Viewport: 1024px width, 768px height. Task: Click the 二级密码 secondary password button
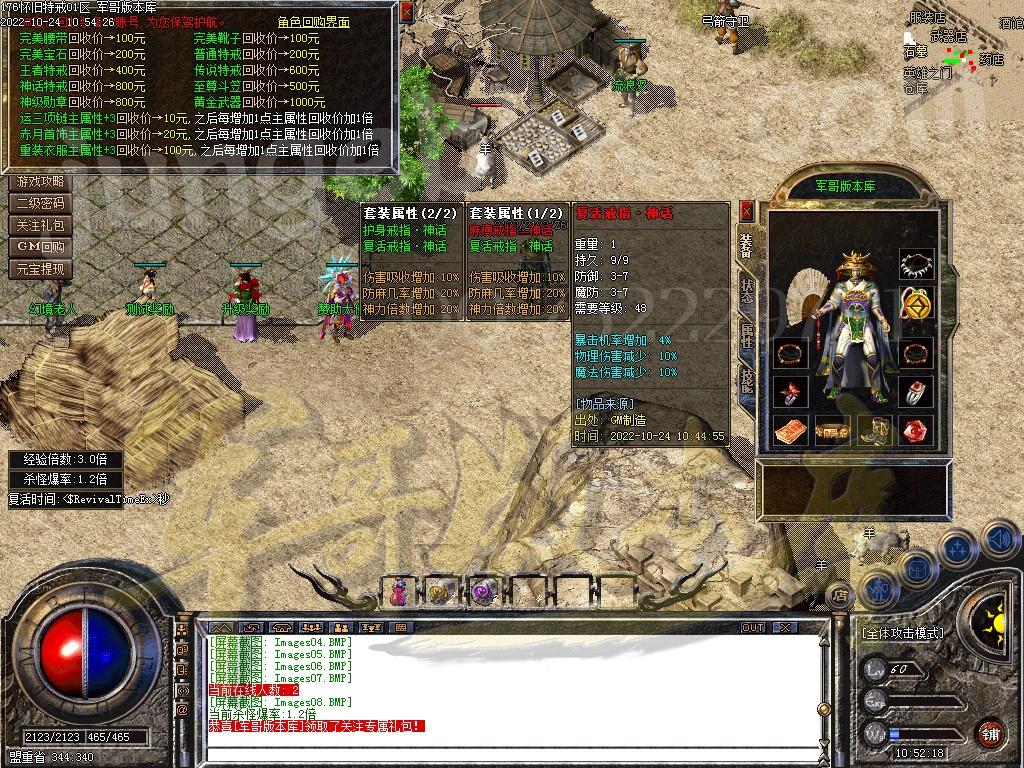pyautogui.click(x=40, y=204)
